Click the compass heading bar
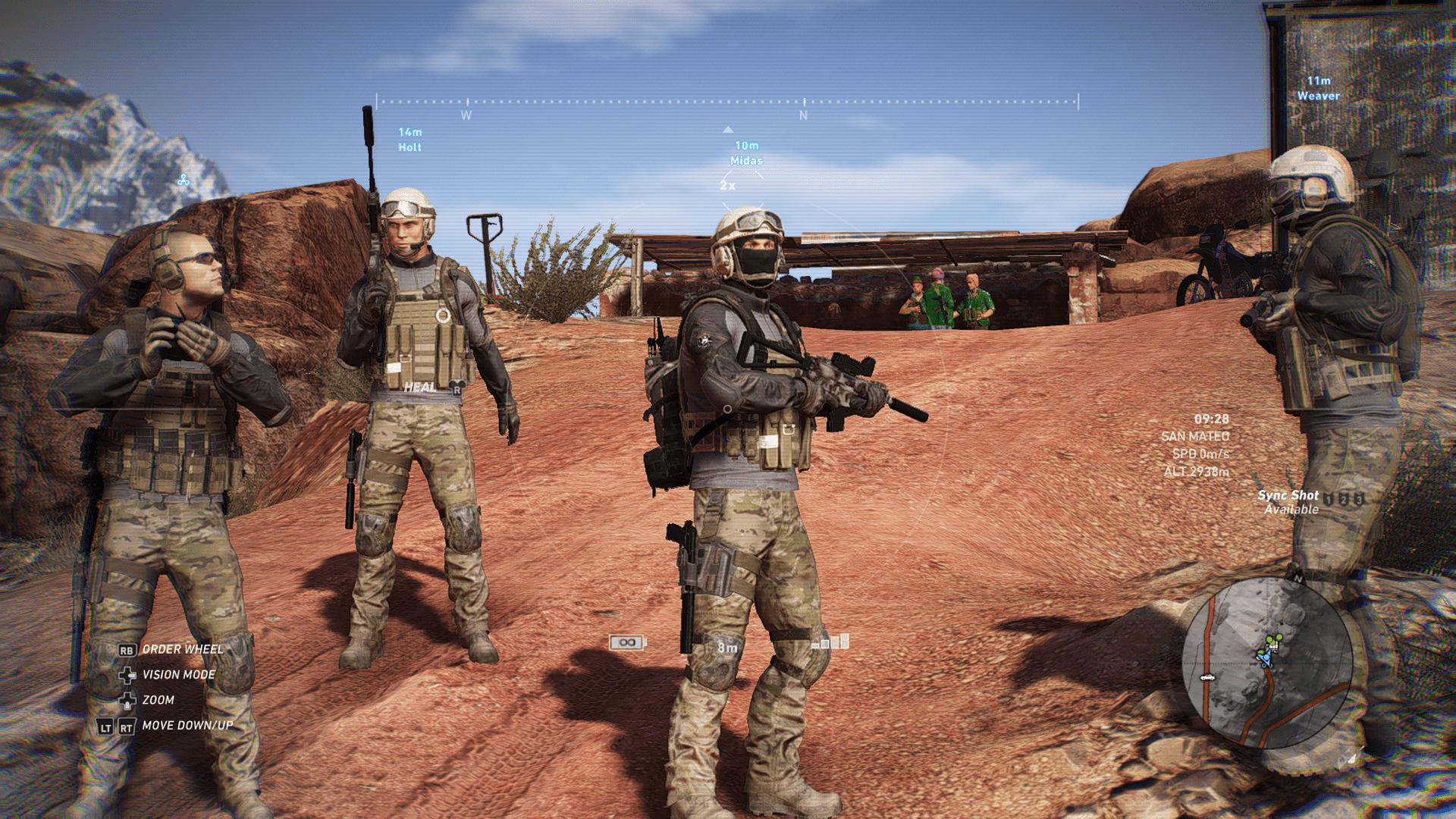The height and width of the screenshot is (819, 1456). [726, 102]
